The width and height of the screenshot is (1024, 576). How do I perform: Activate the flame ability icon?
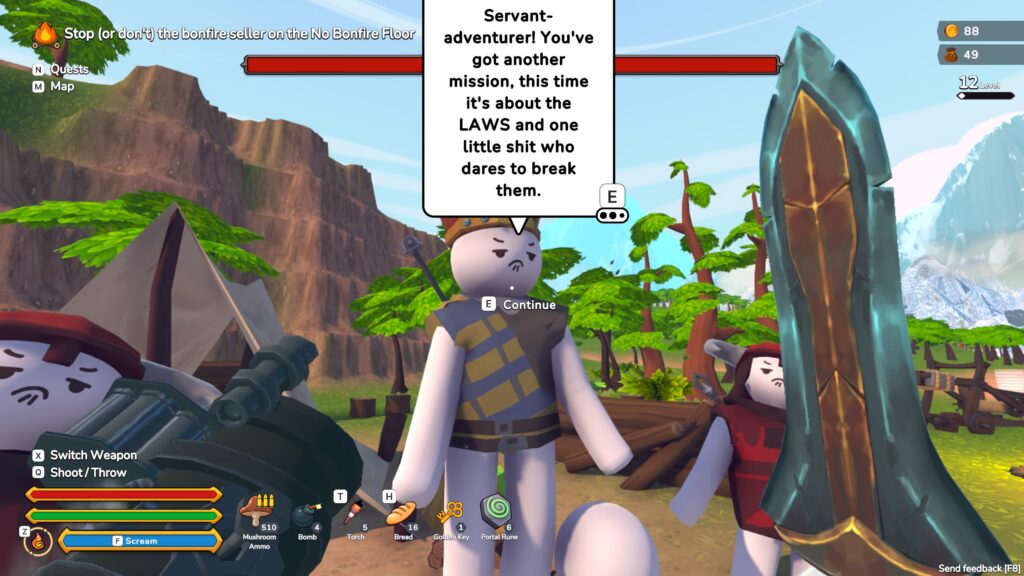click(38, 541)
